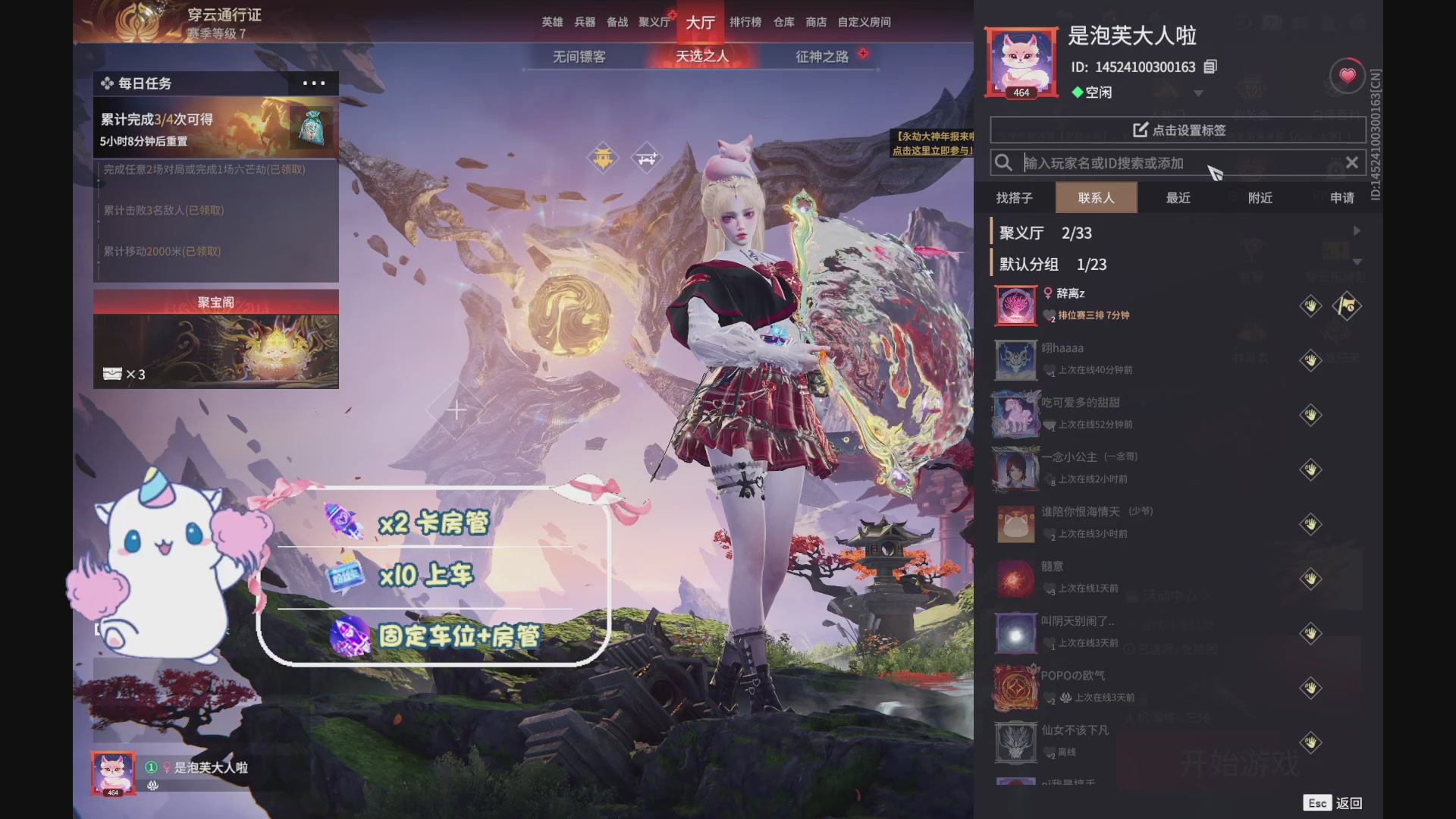The height and width of the screenshot is (819, 1456).
Task: Click the hand invite icon beside 翊haaaa
Action: 1310,360
